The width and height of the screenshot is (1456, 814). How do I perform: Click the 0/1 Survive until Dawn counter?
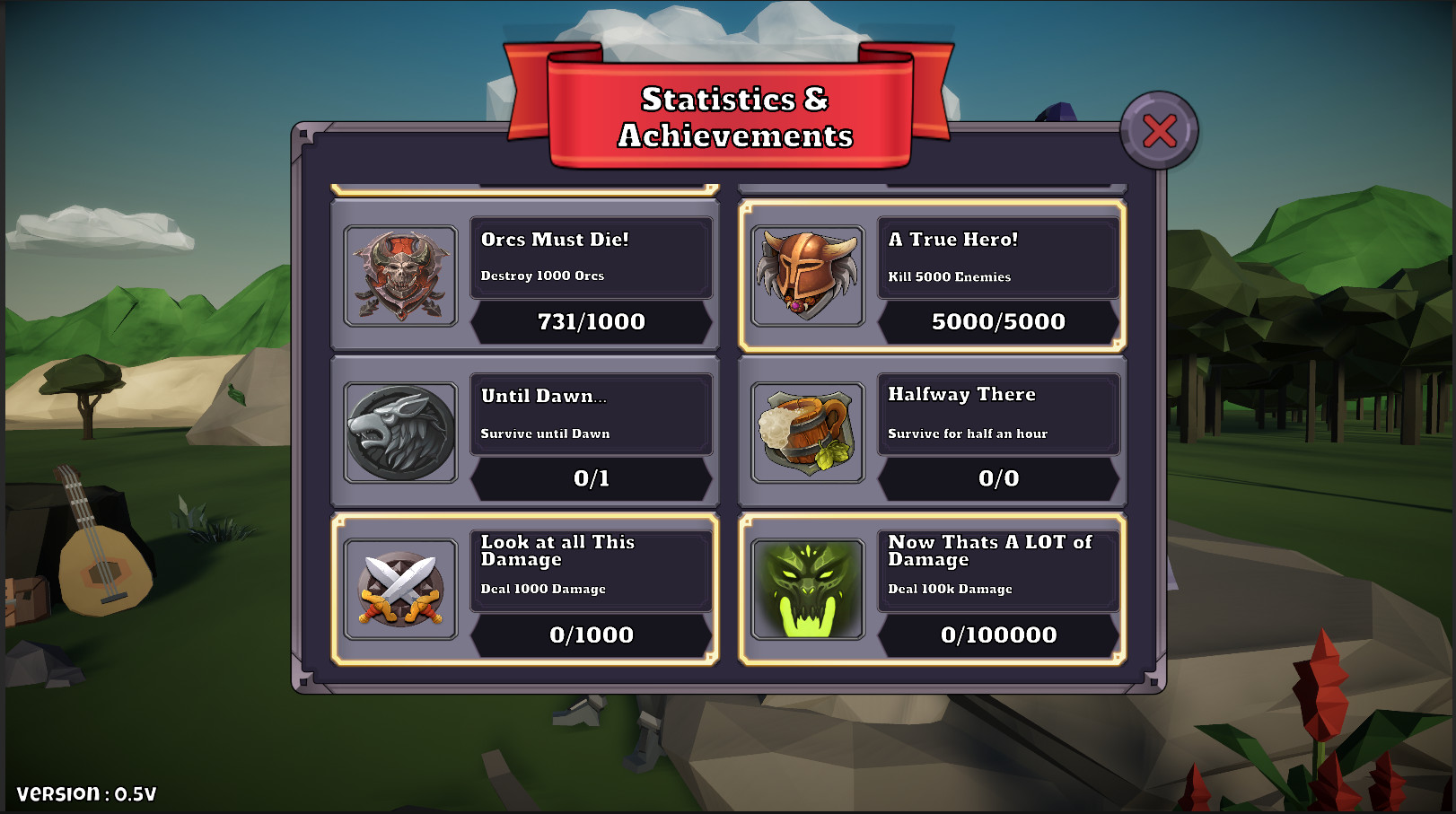pos(591,477)
